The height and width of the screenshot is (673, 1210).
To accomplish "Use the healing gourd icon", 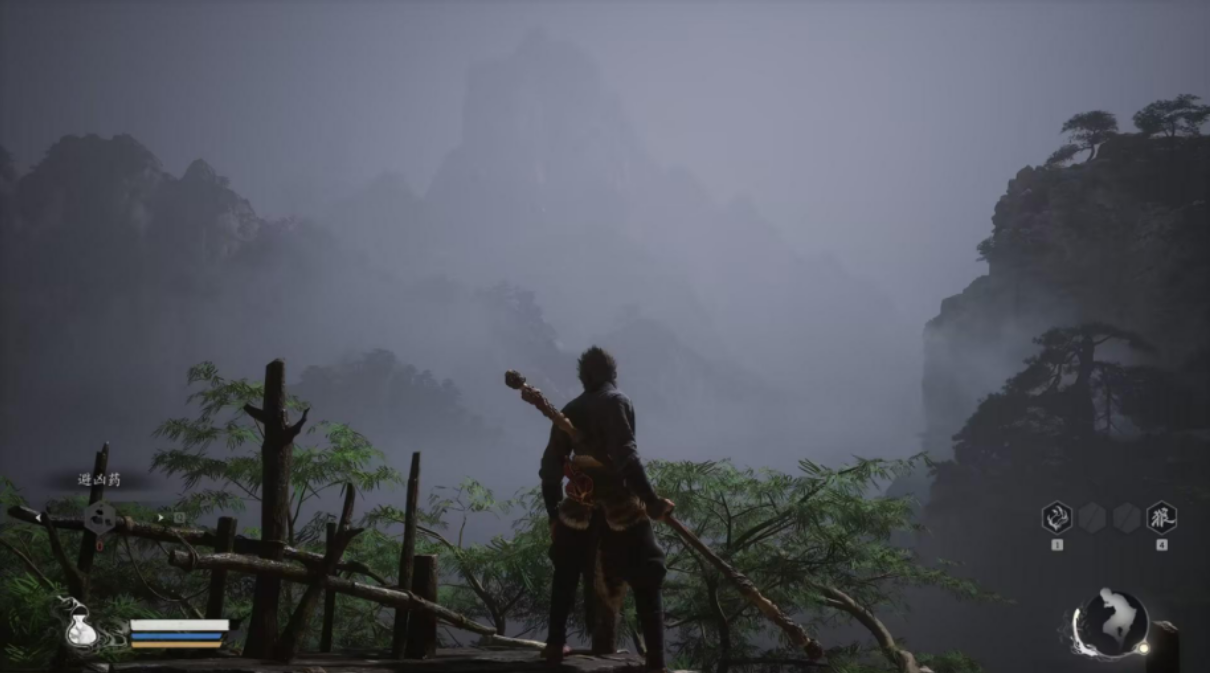I will [80, 628].
